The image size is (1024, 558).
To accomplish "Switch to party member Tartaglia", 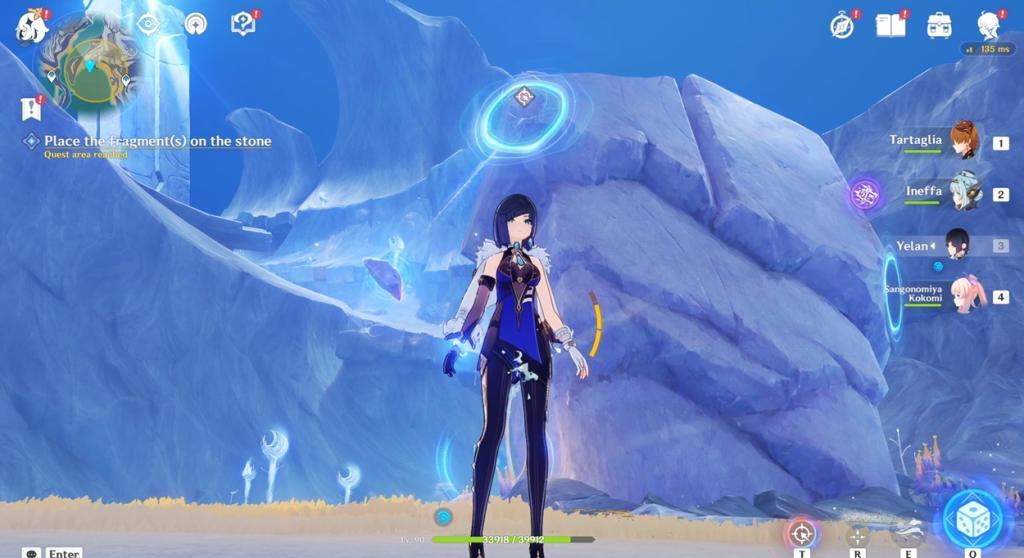I will point(964,141).
